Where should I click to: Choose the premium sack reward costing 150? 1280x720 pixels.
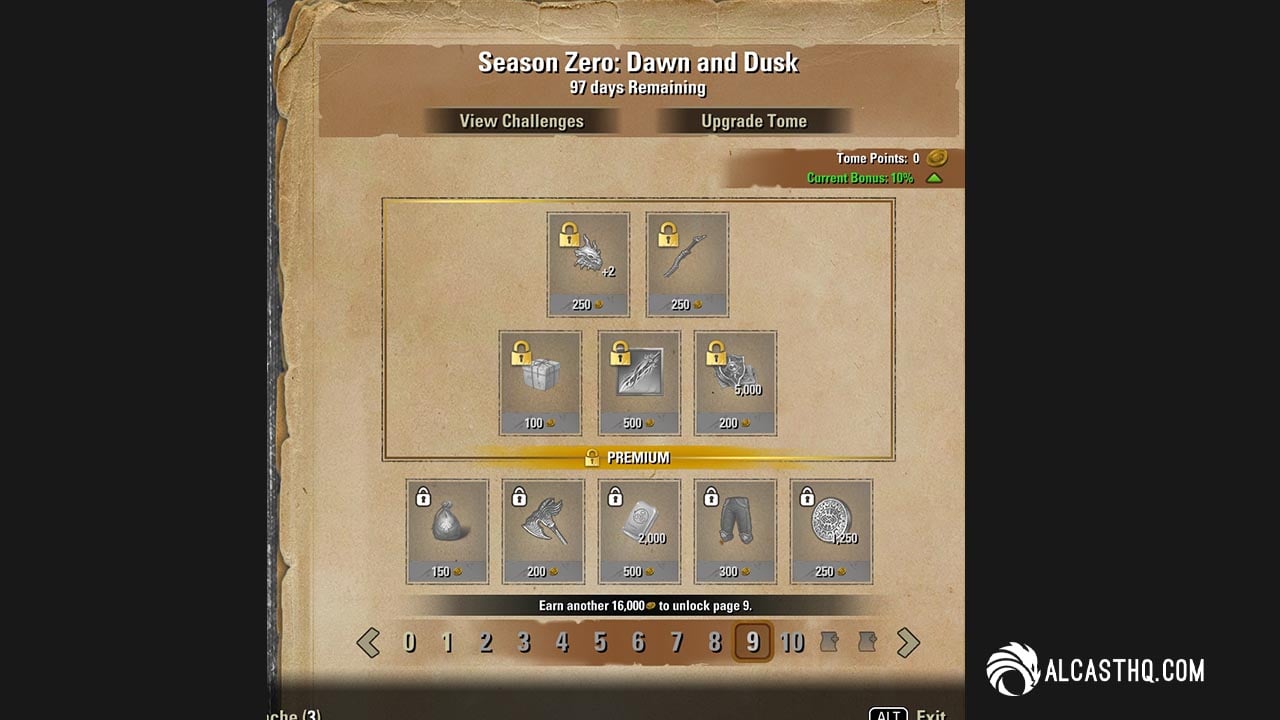click(447, 531)
